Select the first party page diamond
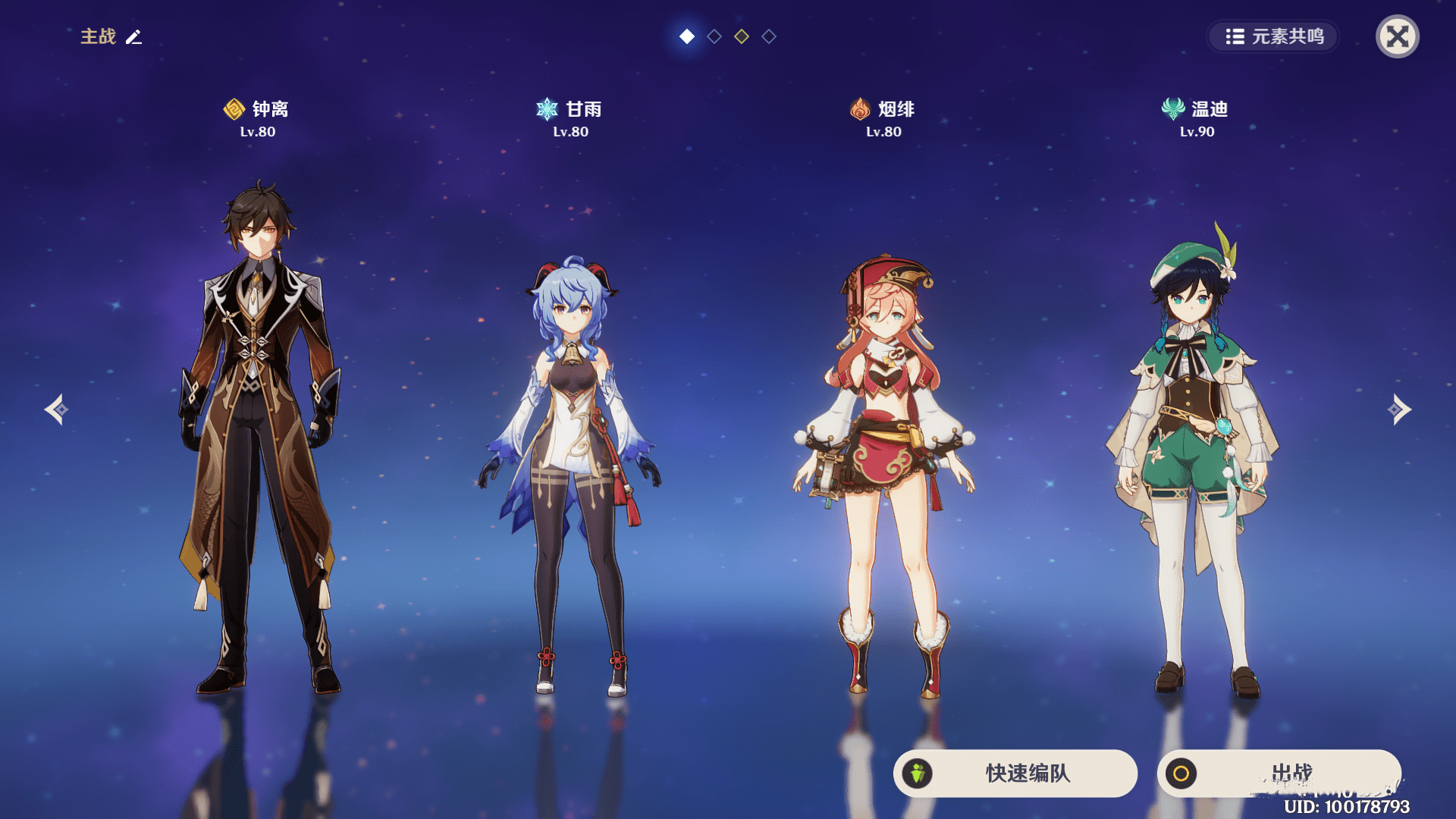Viewport: 1456px width, 819px height. click(686, 35)
